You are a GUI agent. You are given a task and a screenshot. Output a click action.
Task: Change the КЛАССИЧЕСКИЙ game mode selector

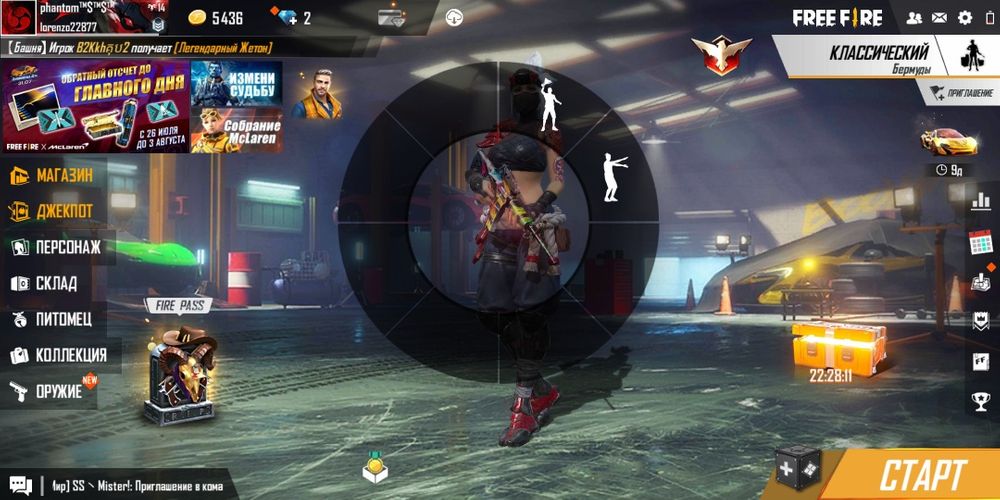pos(880,58)
